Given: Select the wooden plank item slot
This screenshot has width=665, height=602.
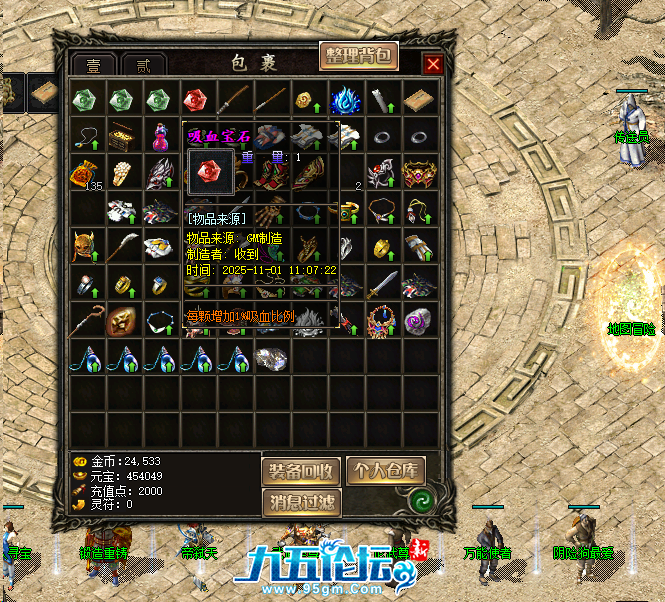Looking at the screenshot, I should [x=419, y=100].
